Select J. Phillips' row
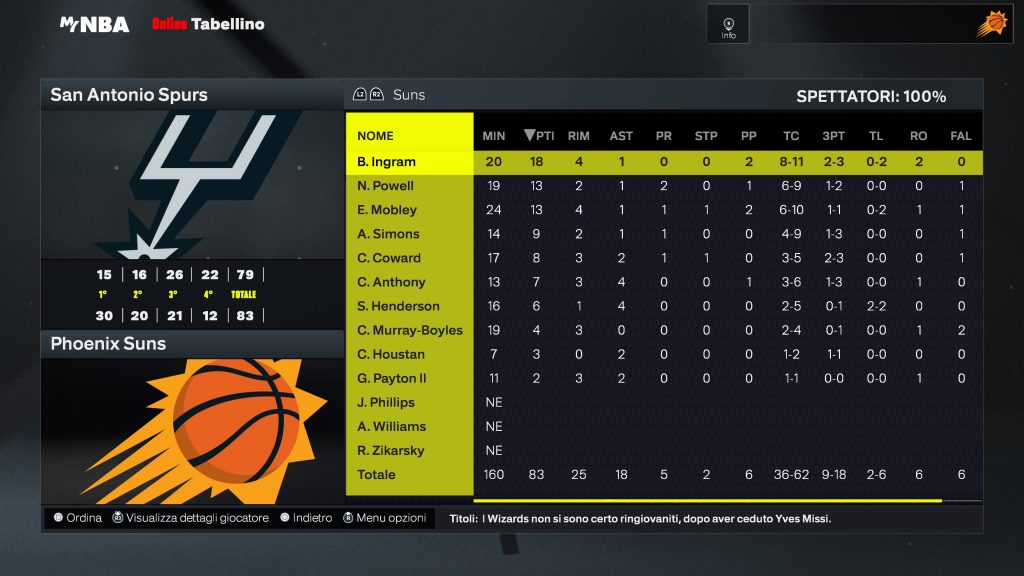Image resolution: width=1024 pixels, height=576 pixels. [385, 402]
